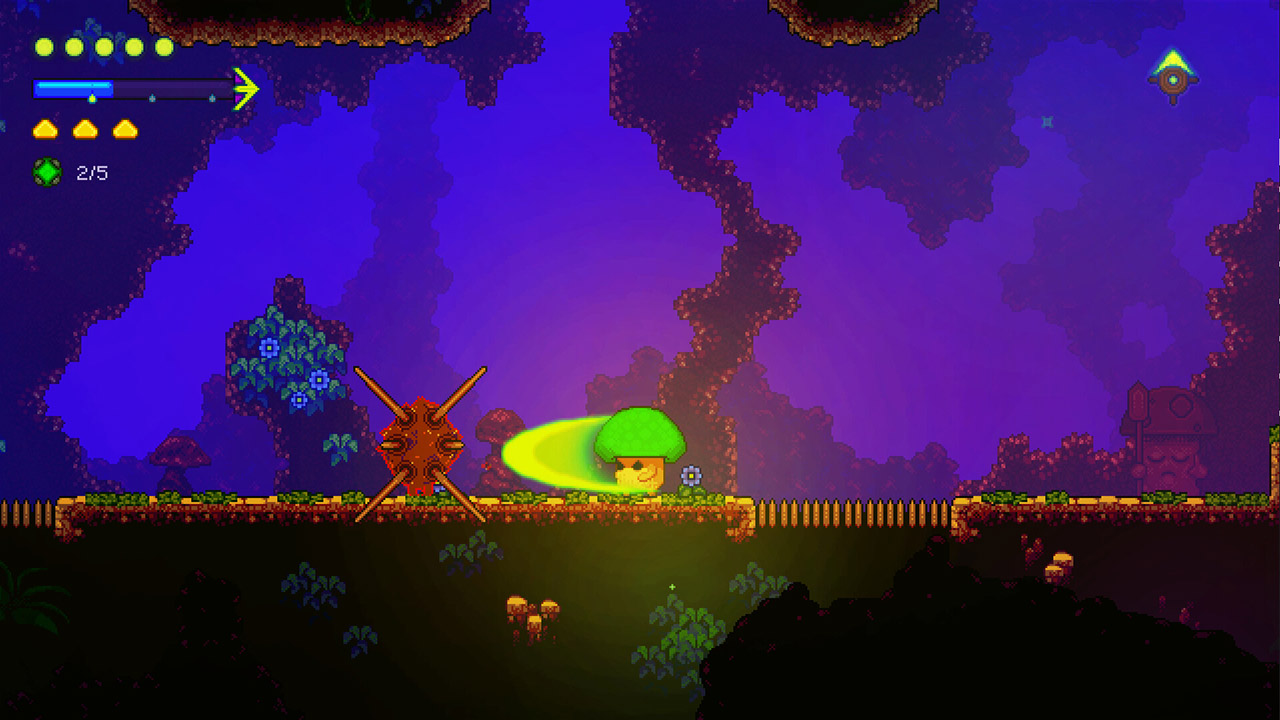Screen dimensions: 1280x720
Task: Click the leftmost yellow triangle key icon
Action: click(x=44, y=128)
